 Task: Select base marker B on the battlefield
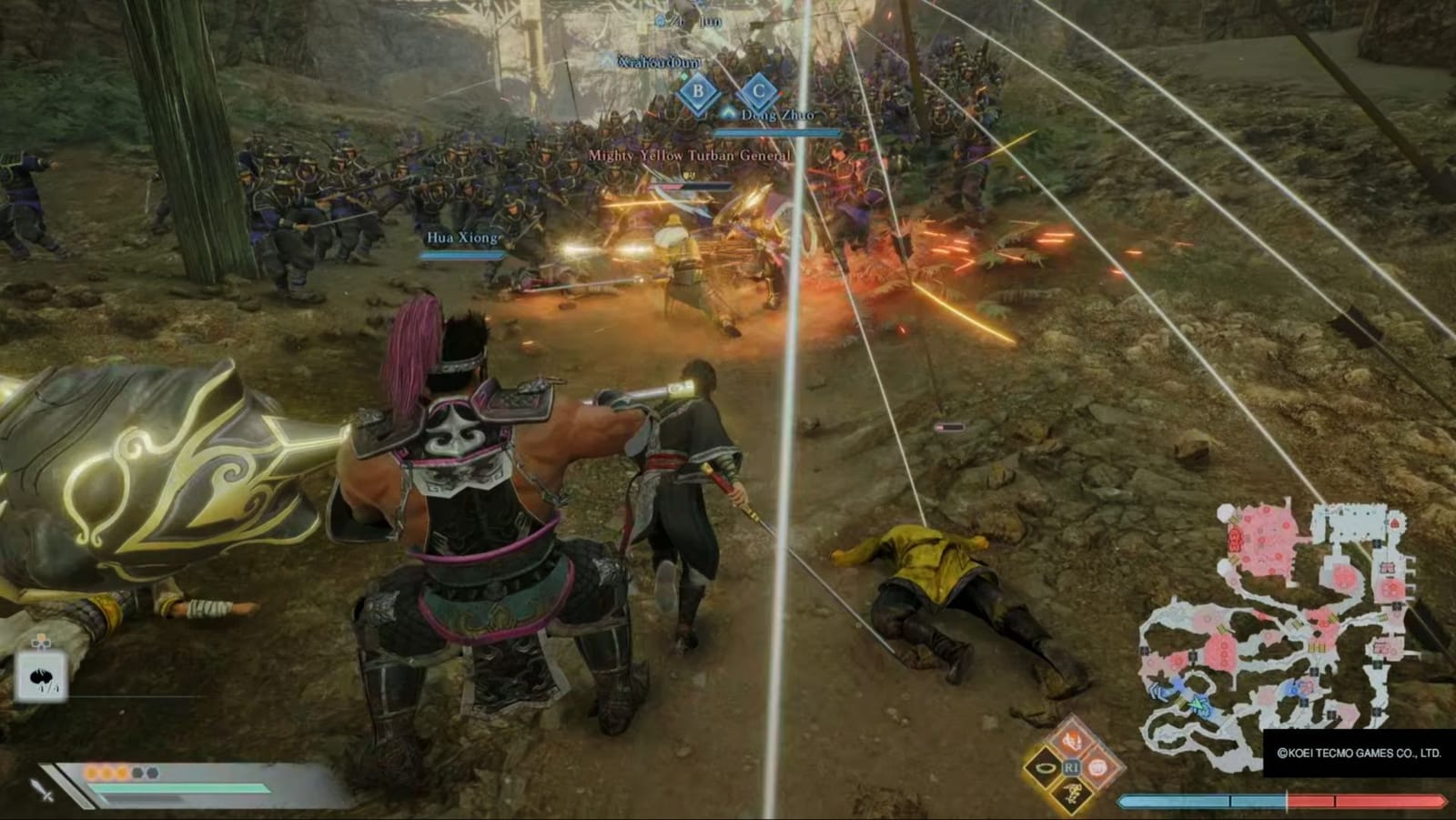698,90
